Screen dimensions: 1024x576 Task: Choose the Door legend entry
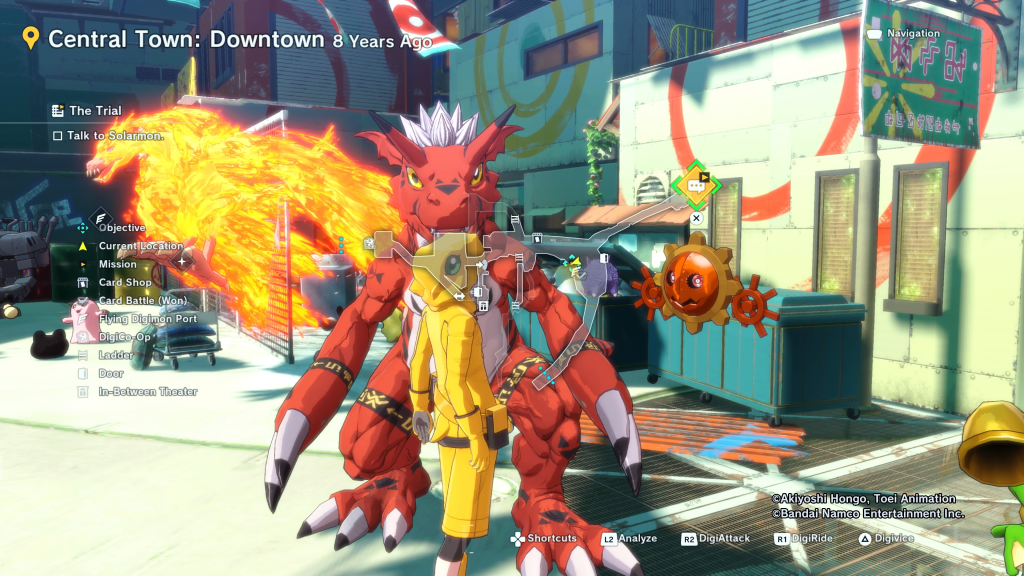pyautogui.click(x=110, y=373)
